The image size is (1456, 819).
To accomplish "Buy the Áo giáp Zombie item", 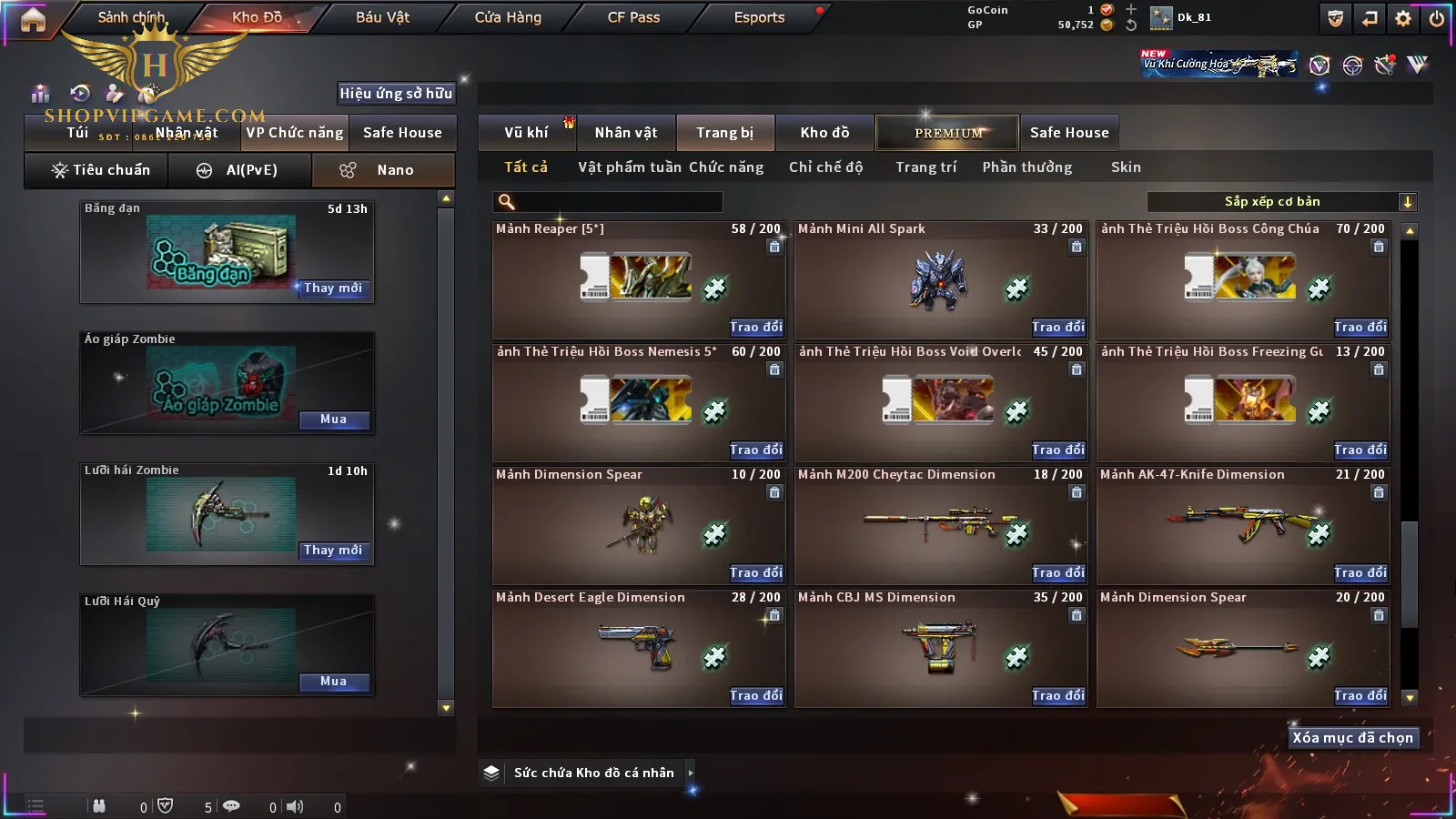I will pyautogui.click(x=333, y=420).
